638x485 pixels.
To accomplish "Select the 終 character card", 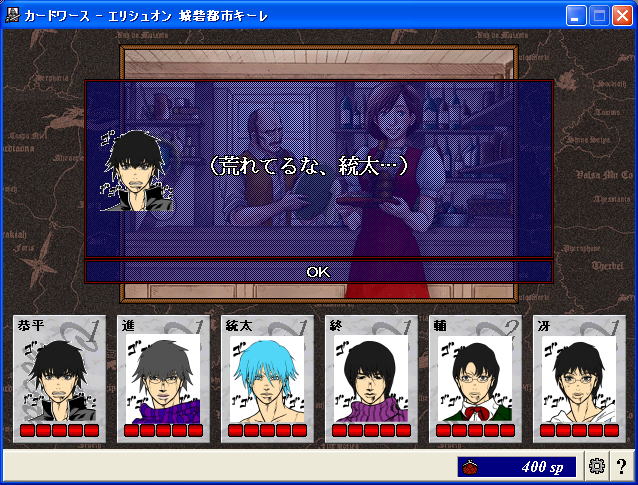I will tap(371, 378).
